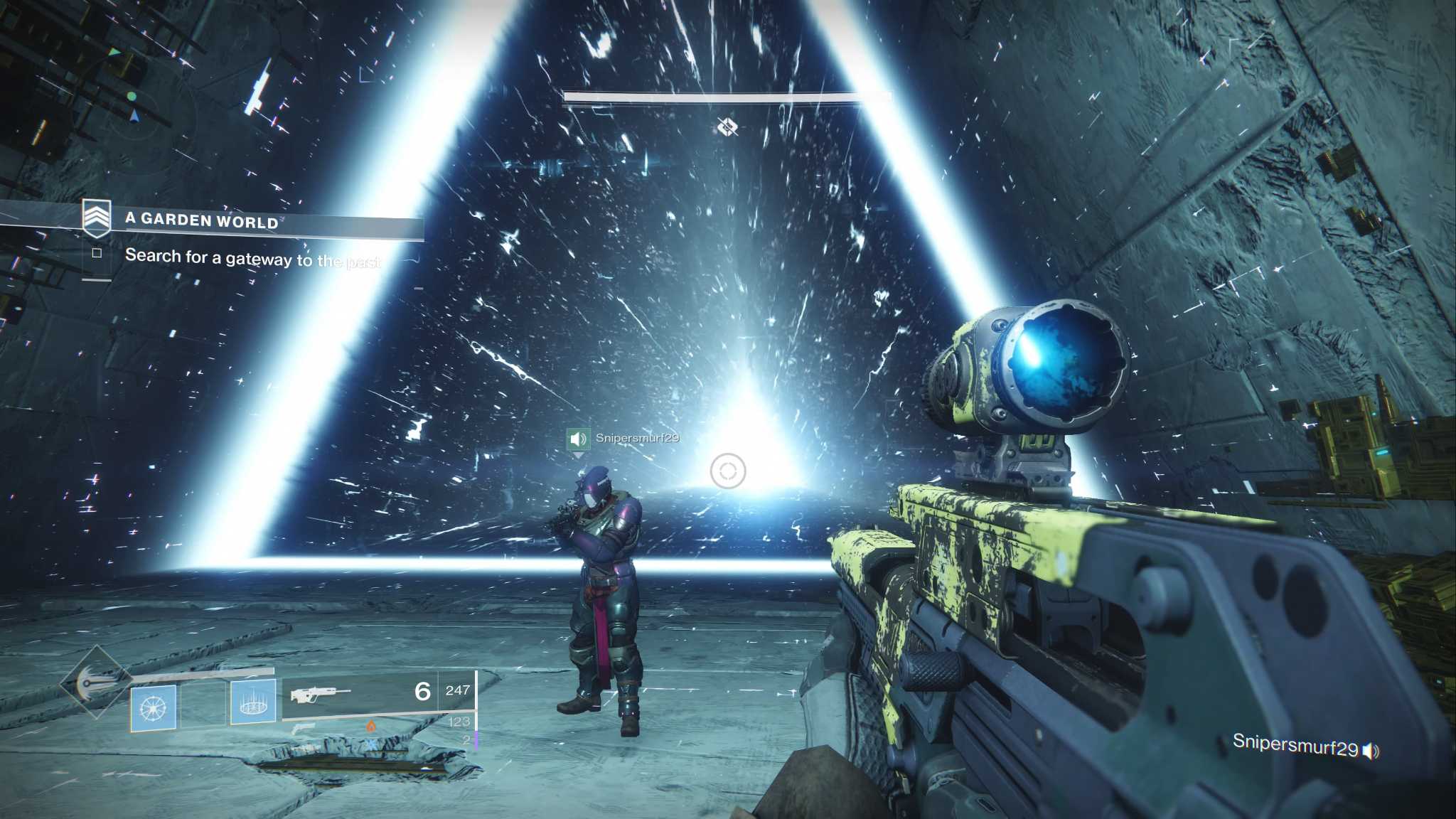Select the A Garden World mission title

201,220
